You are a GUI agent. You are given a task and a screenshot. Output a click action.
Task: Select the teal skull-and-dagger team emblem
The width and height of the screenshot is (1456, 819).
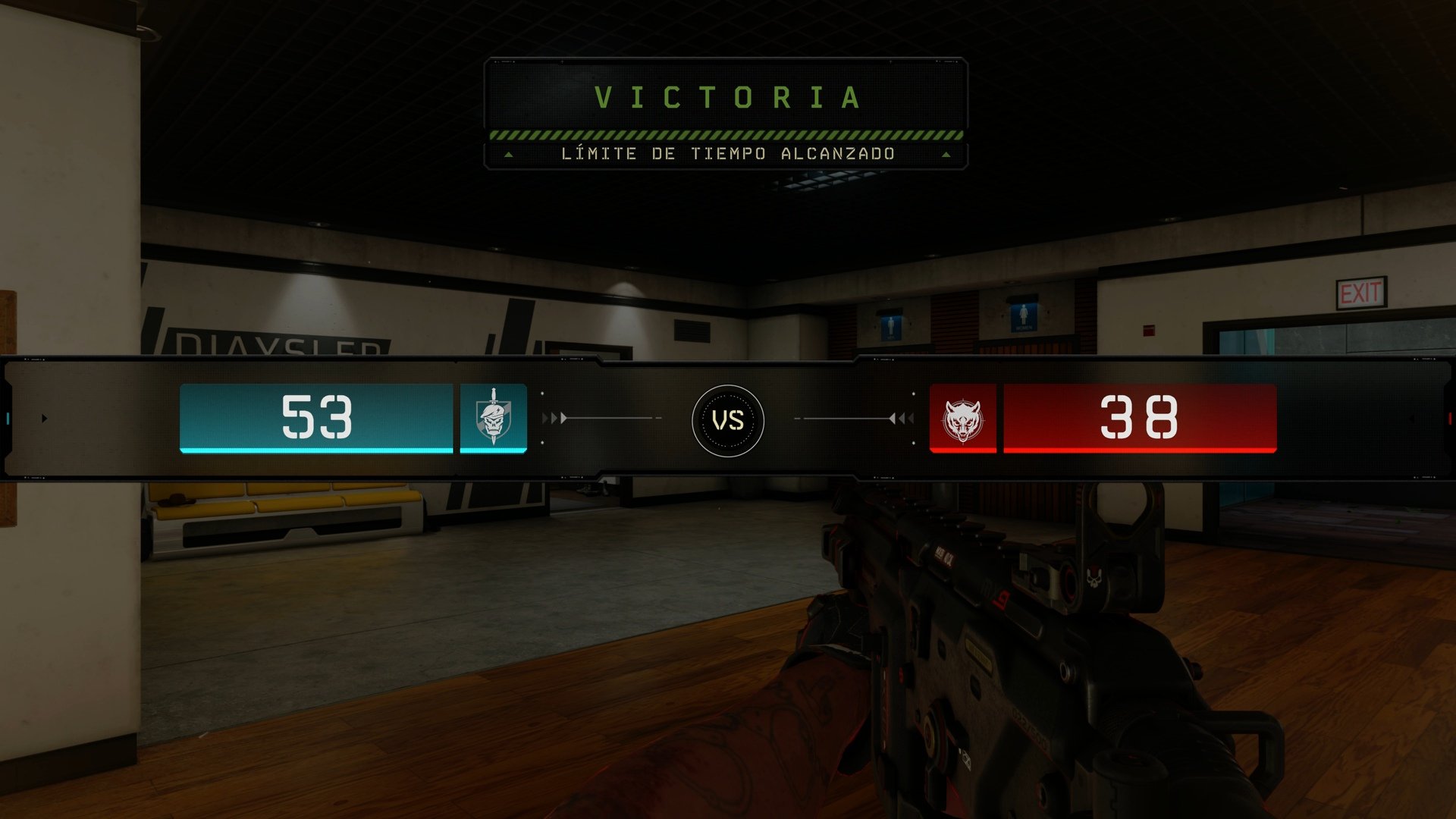point(493,418)
